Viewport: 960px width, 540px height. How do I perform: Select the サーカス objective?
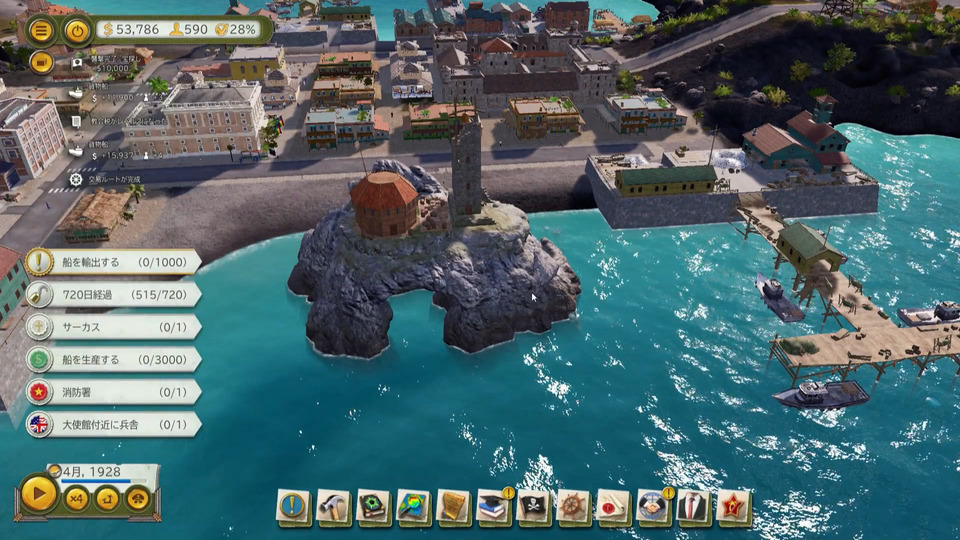(112, 327)
